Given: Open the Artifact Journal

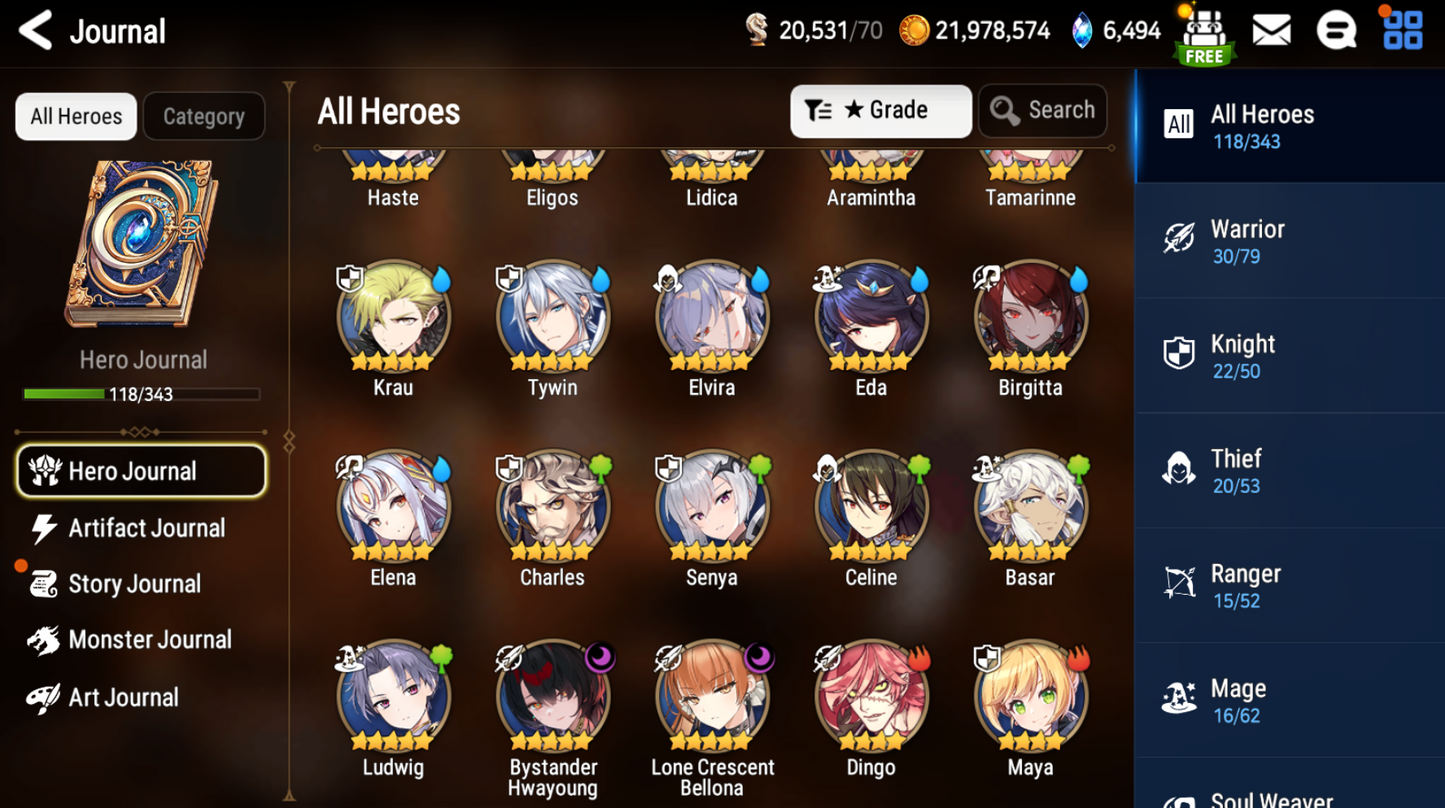Looking at the screenshot, I should [x=146, y=528].
